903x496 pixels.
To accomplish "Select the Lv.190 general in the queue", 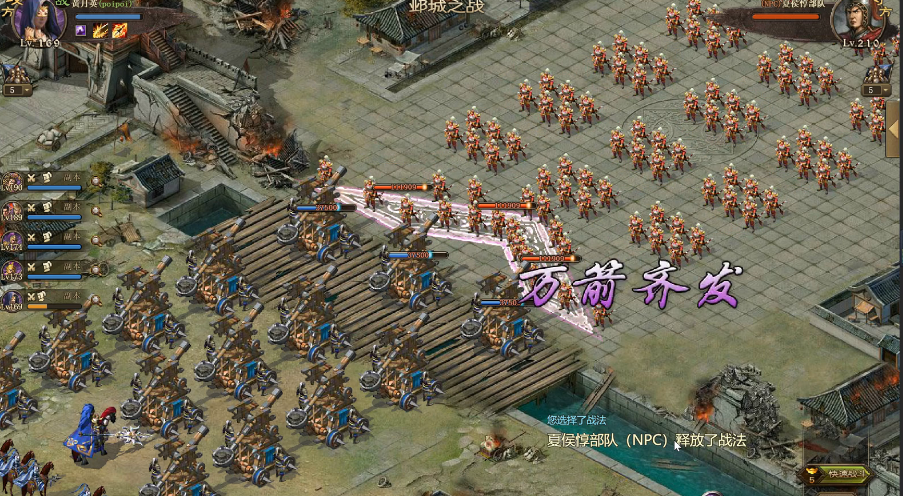I will tap(13, 181).
